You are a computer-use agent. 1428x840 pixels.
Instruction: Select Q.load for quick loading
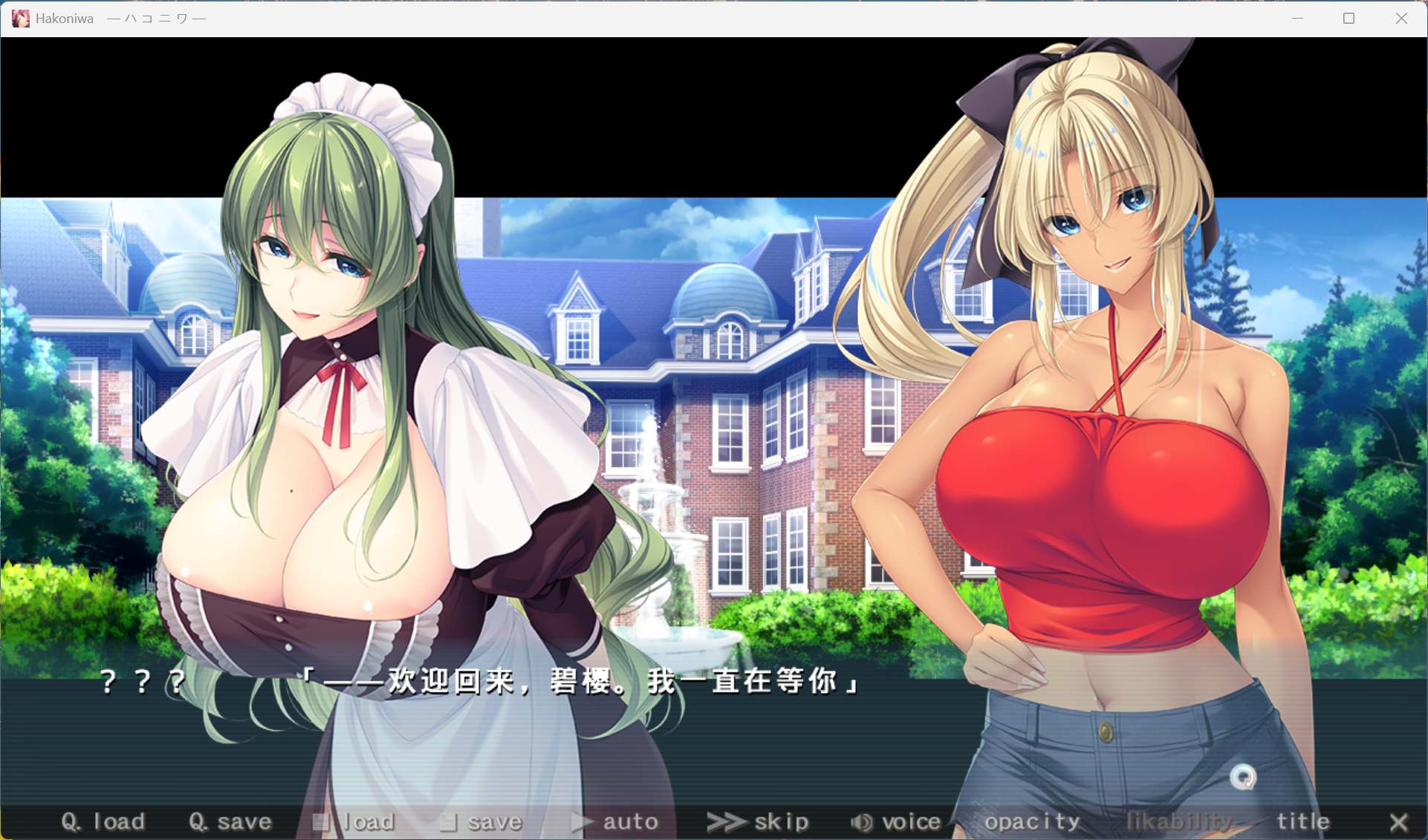point(104,821)
